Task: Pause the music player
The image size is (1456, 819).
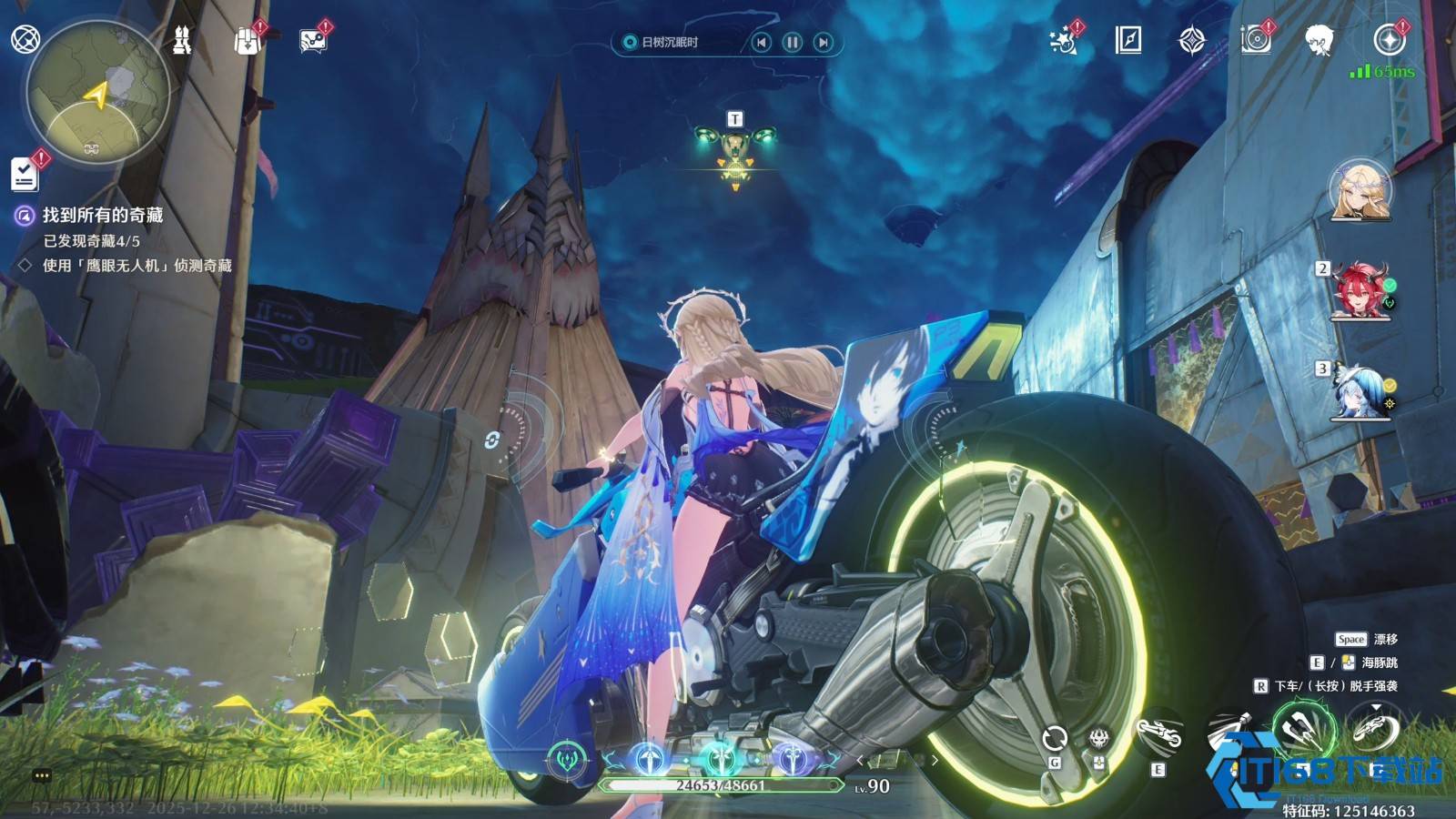Action: 793,43
